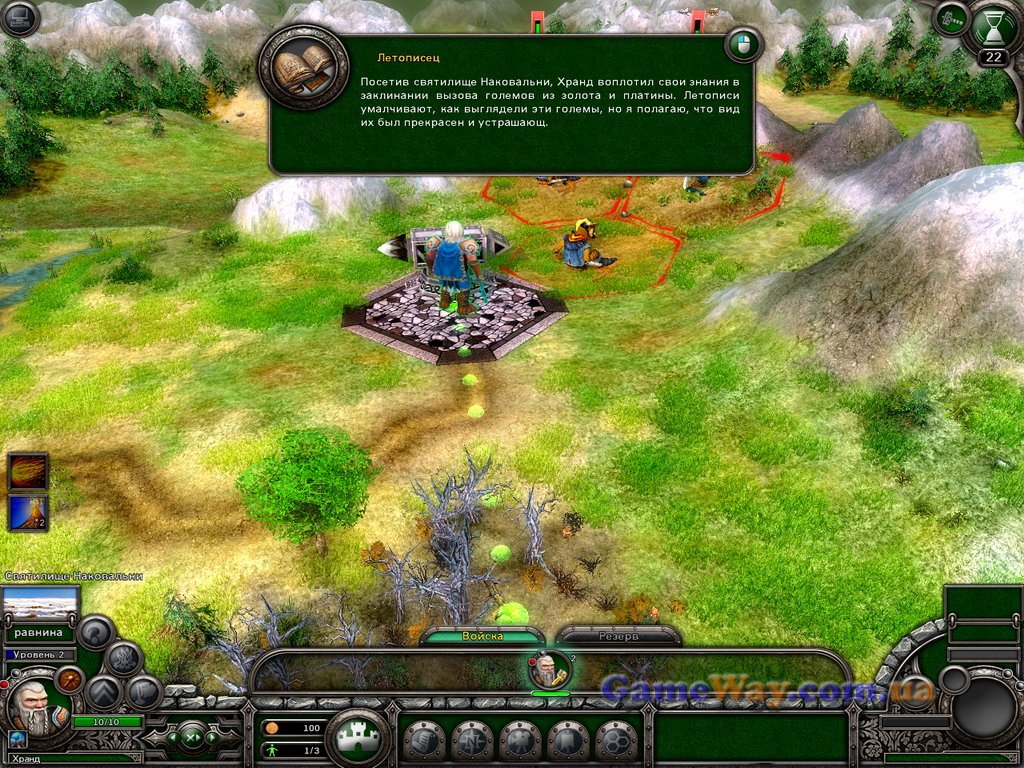
Task: End the turn with the hourglass button
Action: pyautogui.click(x=993, y=29)
